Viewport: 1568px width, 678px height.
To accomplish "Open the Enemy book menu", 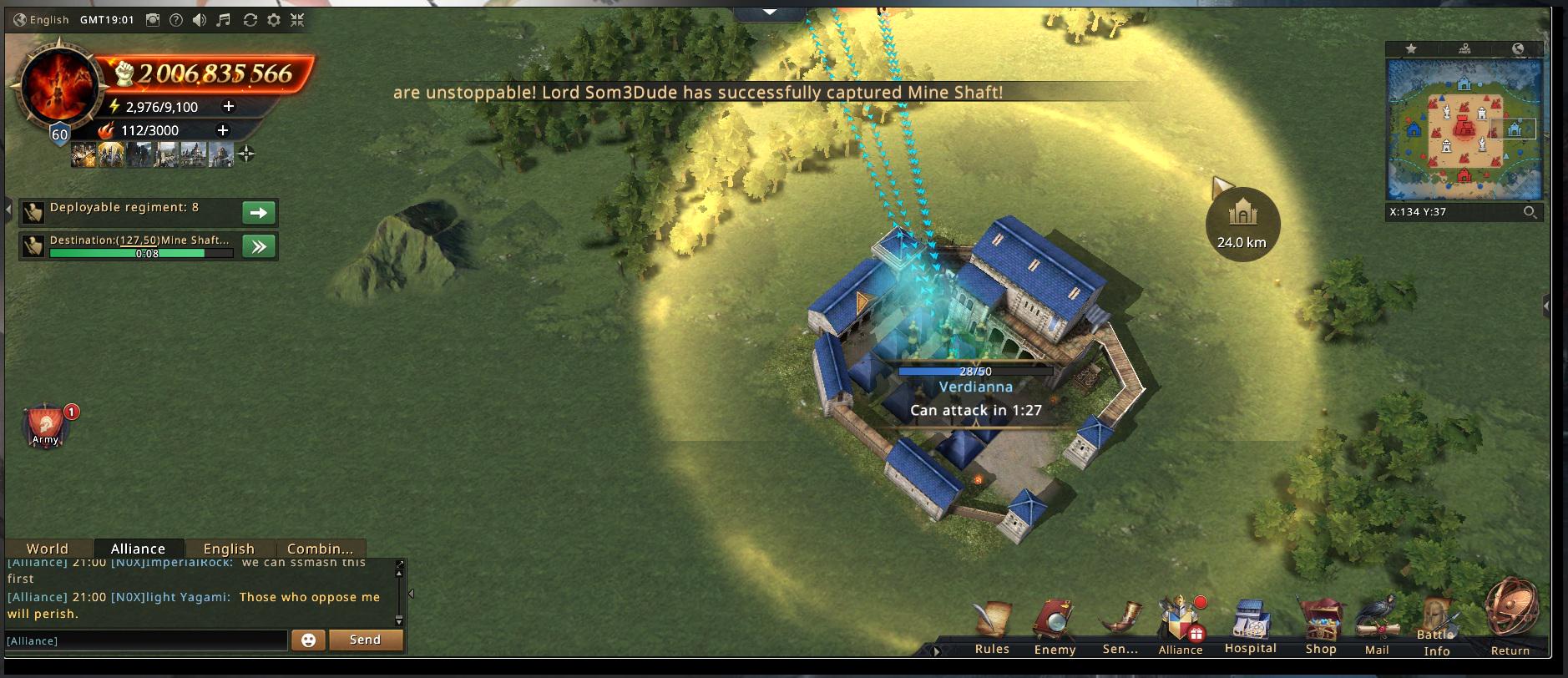I will 1055,627.
